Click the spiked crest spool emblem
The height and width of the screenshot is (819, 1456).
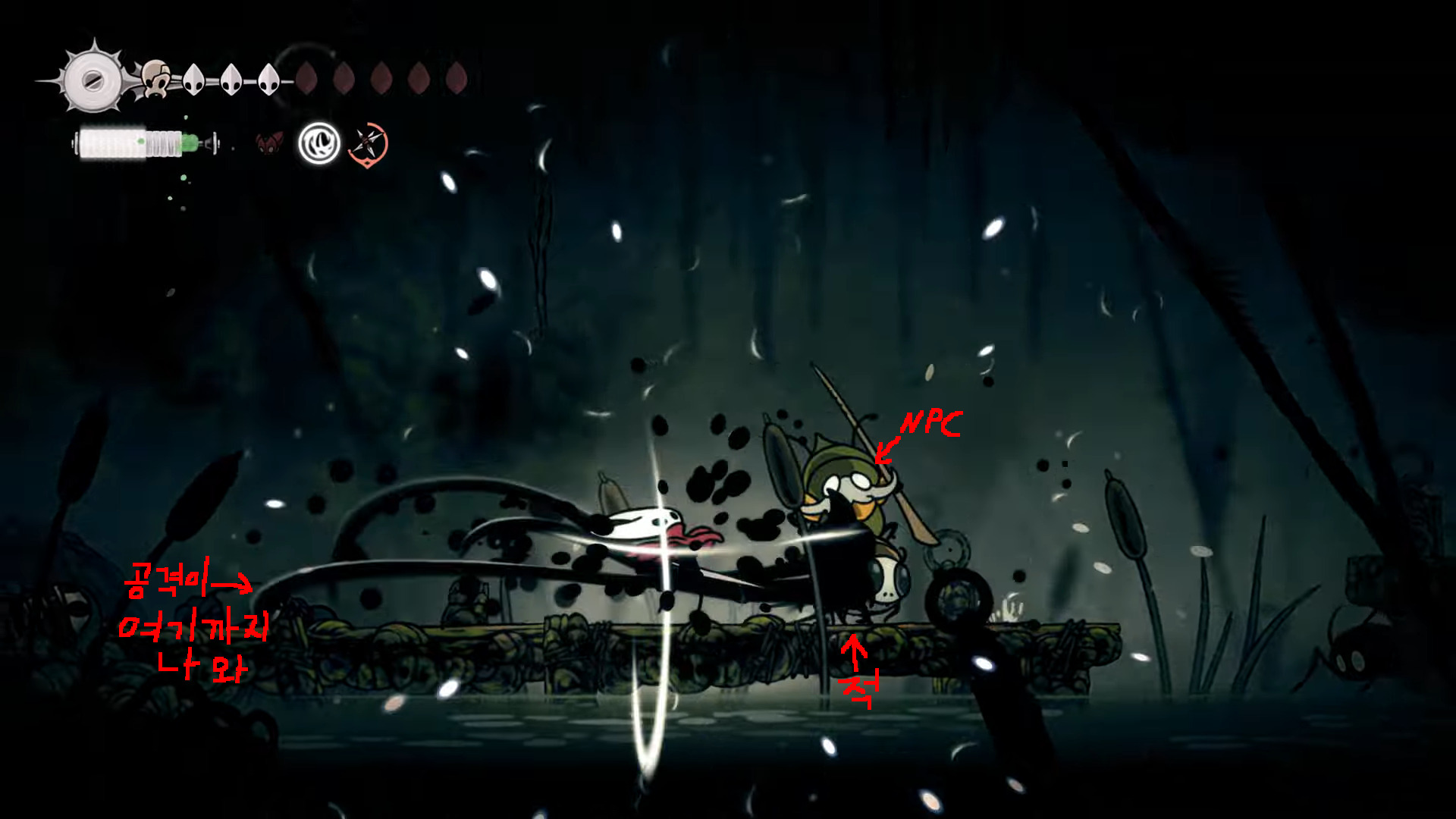click(93, 80)
